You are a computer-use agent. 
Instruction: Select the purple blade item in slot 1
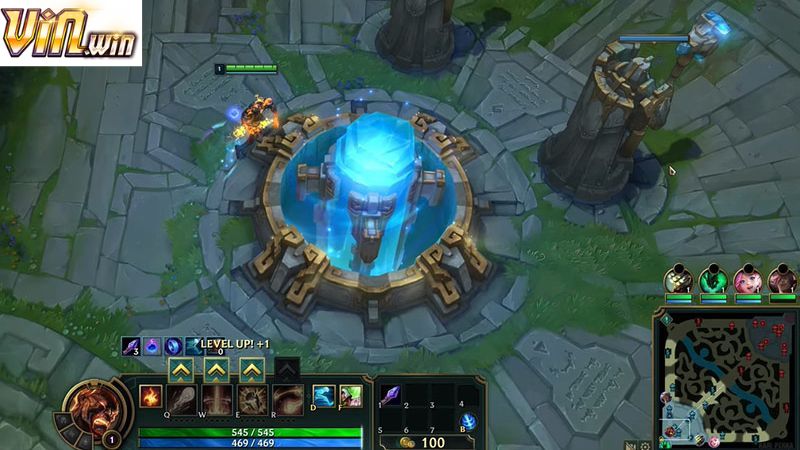click(392, 394)
